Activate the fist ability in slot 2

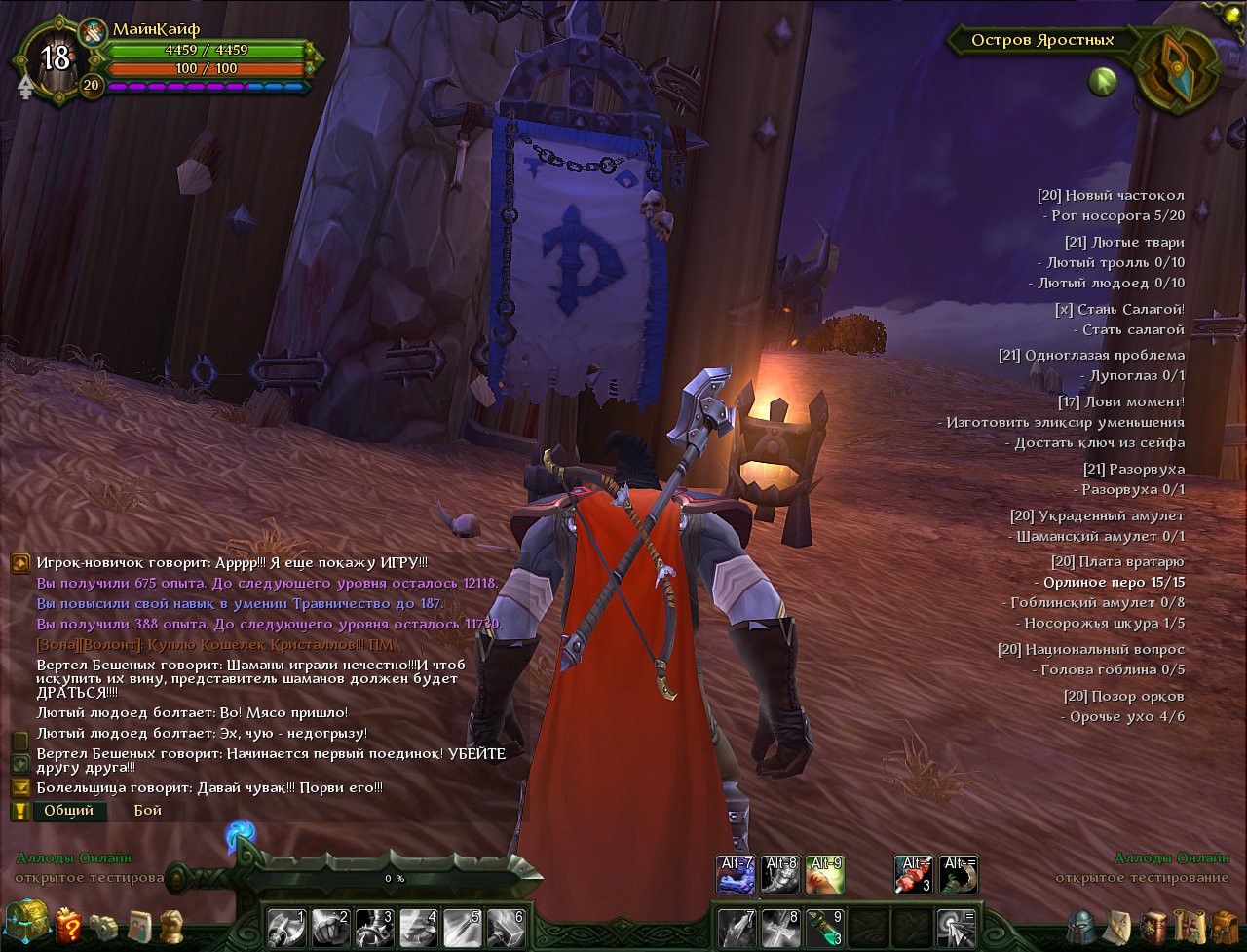[x=330, y=927]
